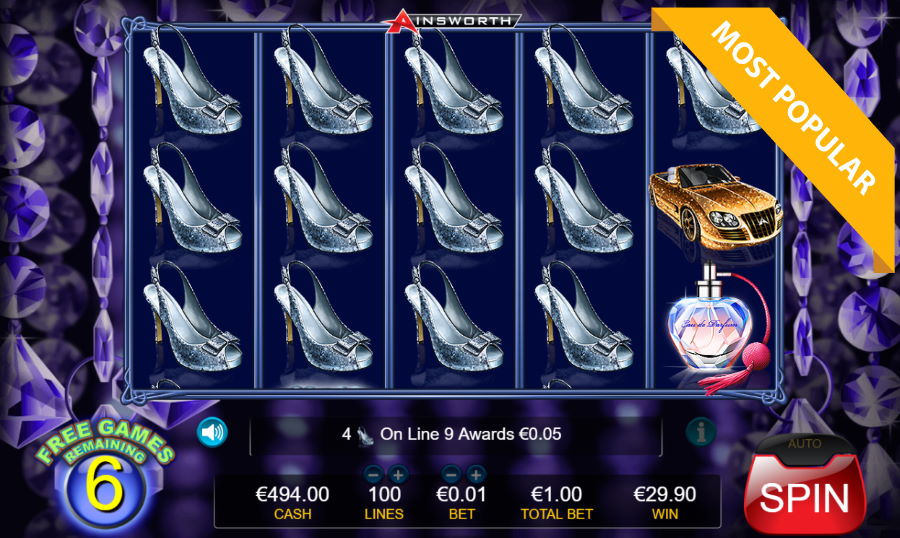Image resolution: width=900 pixels, height=538 pixels.
Task: Open the info paytable icon
Action: [x=700, y=432]
